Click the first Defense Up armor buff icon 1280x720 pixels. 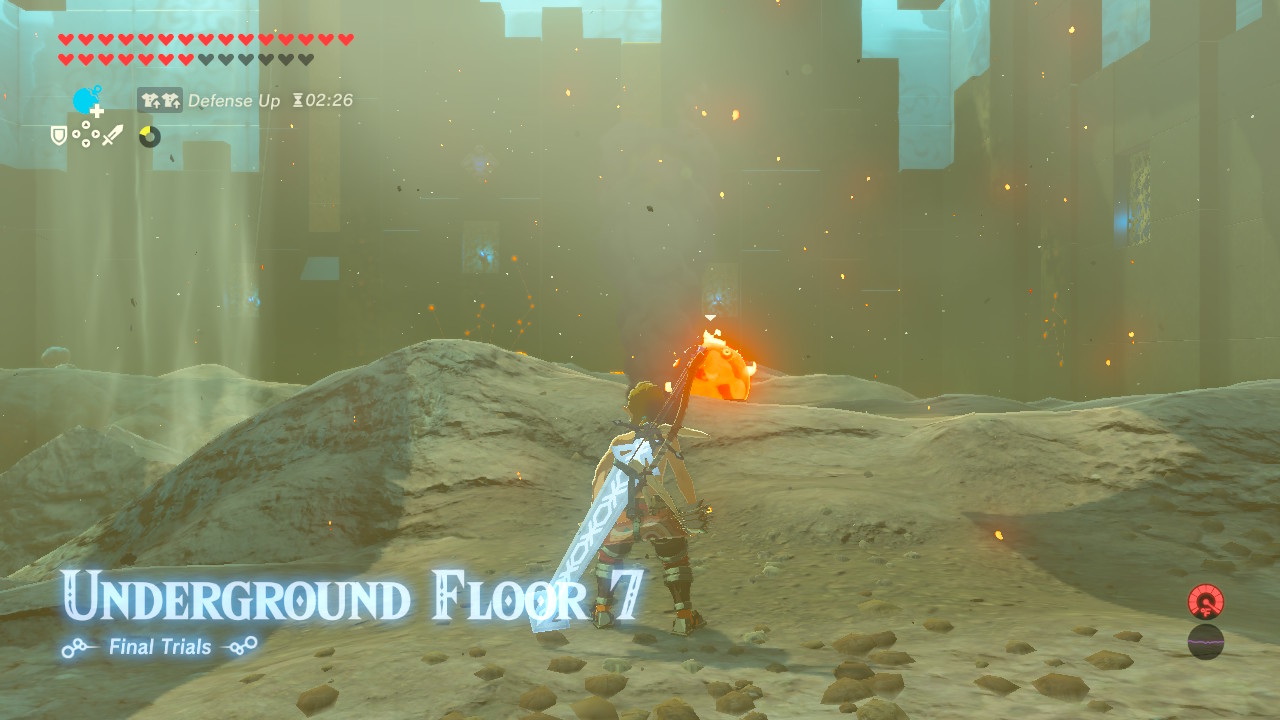pyautogui.click(x=151, y=99)
